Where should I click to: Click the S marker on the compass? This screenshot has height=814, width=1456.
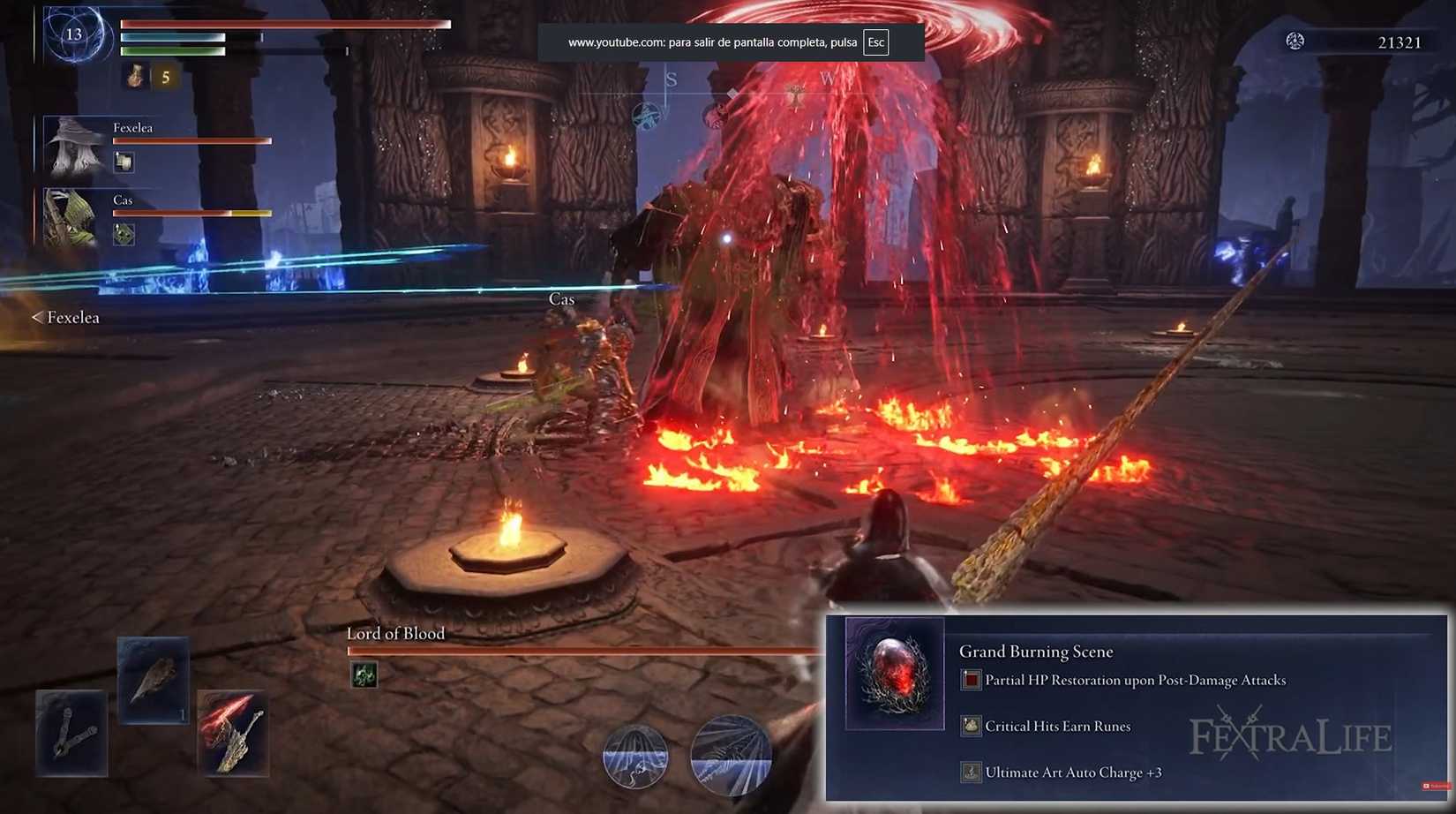point(672,79)
